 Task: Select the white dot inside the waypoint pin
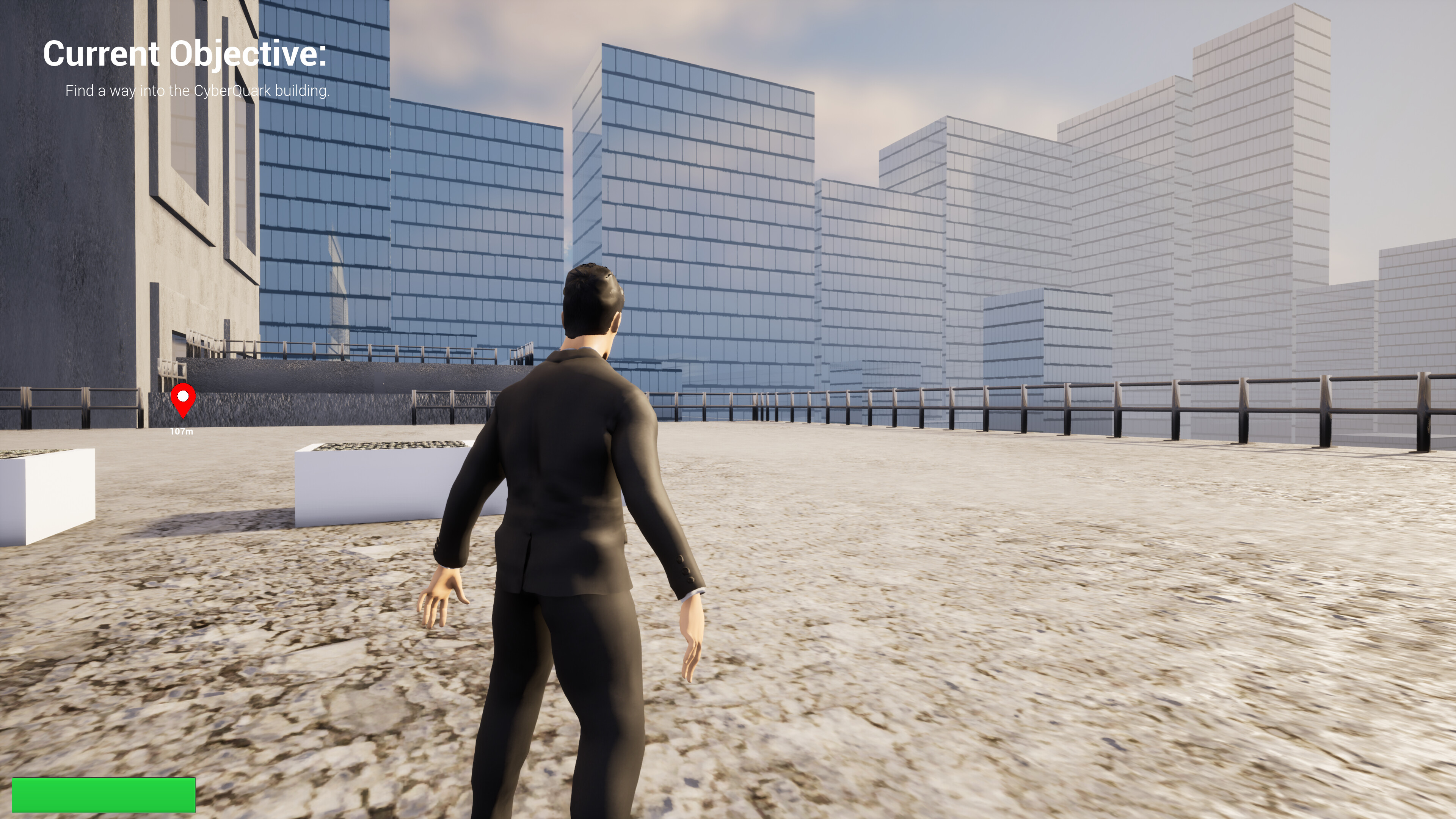[x=184, y=397]
